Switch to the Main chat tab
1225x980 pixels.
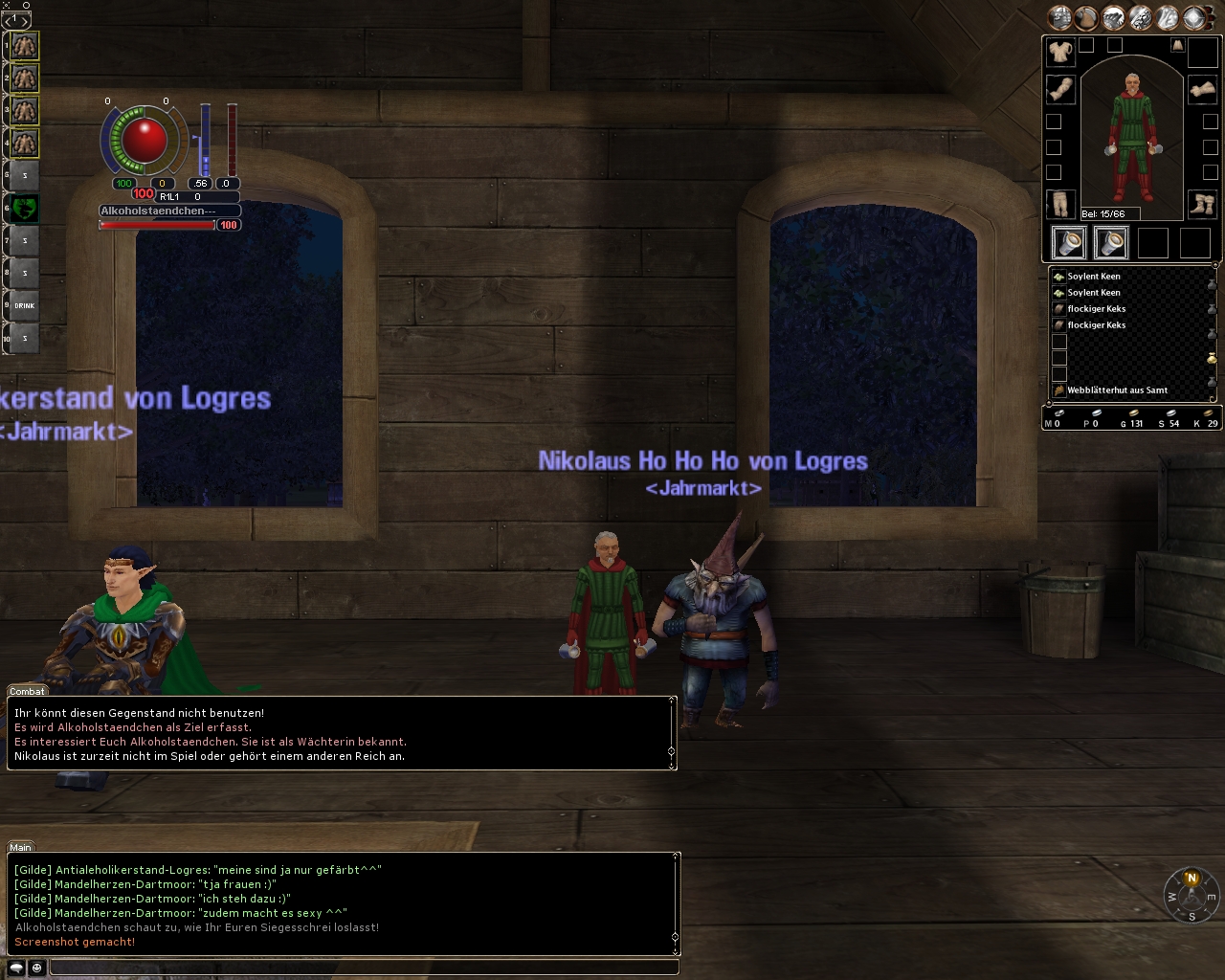(x=20, y=847)
